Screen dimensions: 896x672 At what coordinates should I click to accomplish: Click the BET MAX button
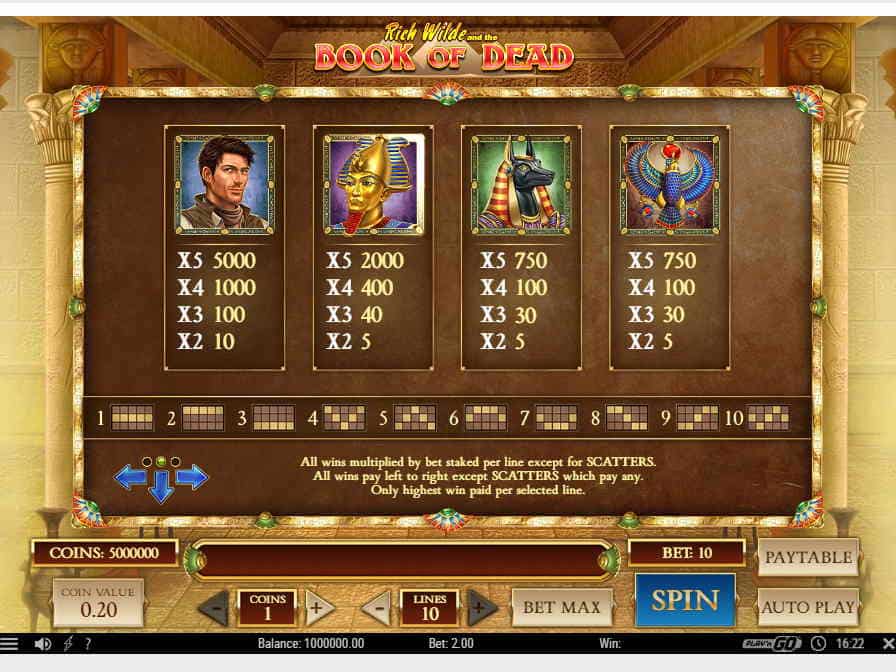click(562, 606)
